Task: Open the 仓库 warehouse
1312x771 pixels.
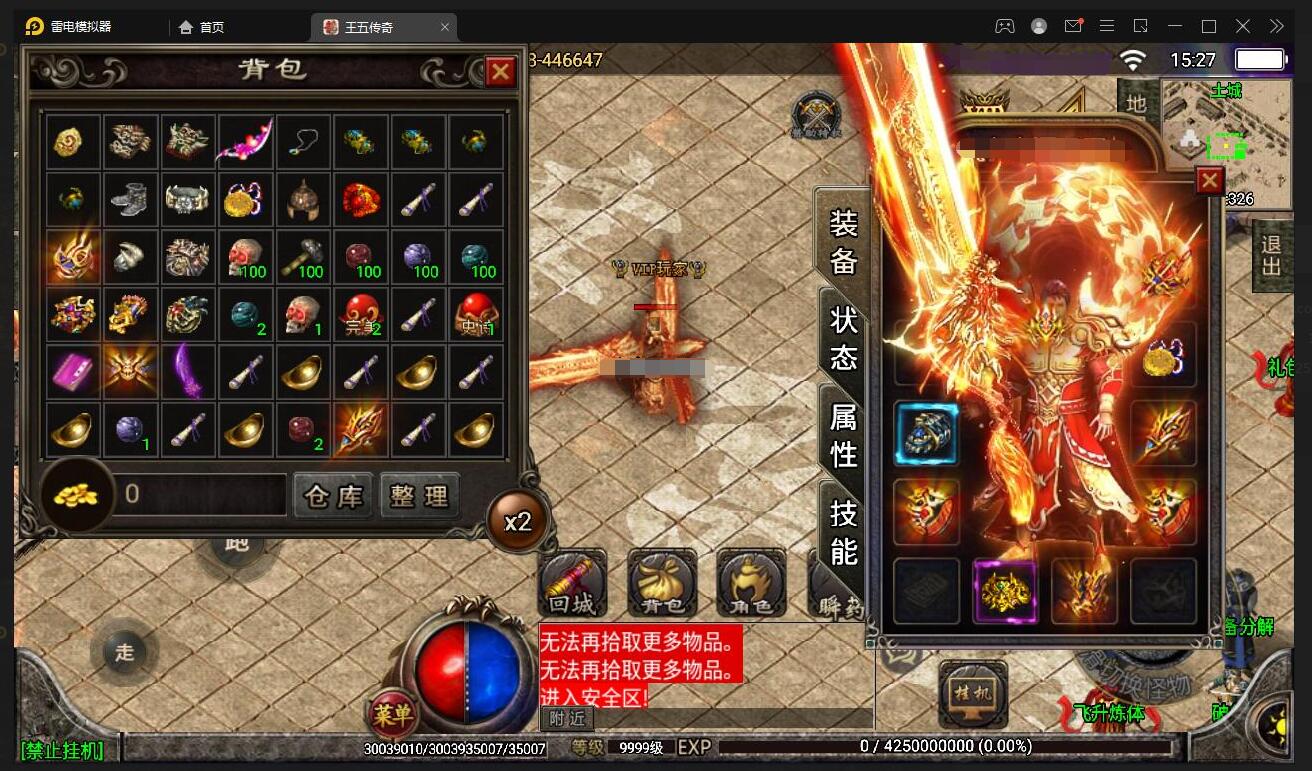Action: coord(333,495)
